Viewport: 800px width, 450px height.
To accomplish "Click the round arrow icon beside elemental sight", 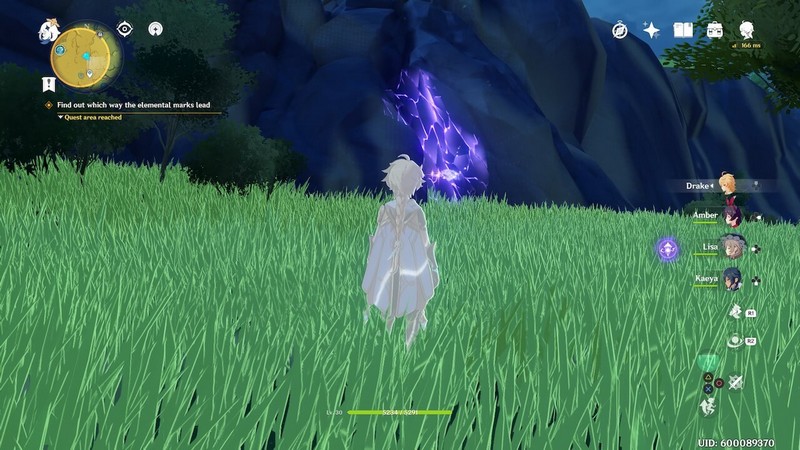I will coord(155,29).
